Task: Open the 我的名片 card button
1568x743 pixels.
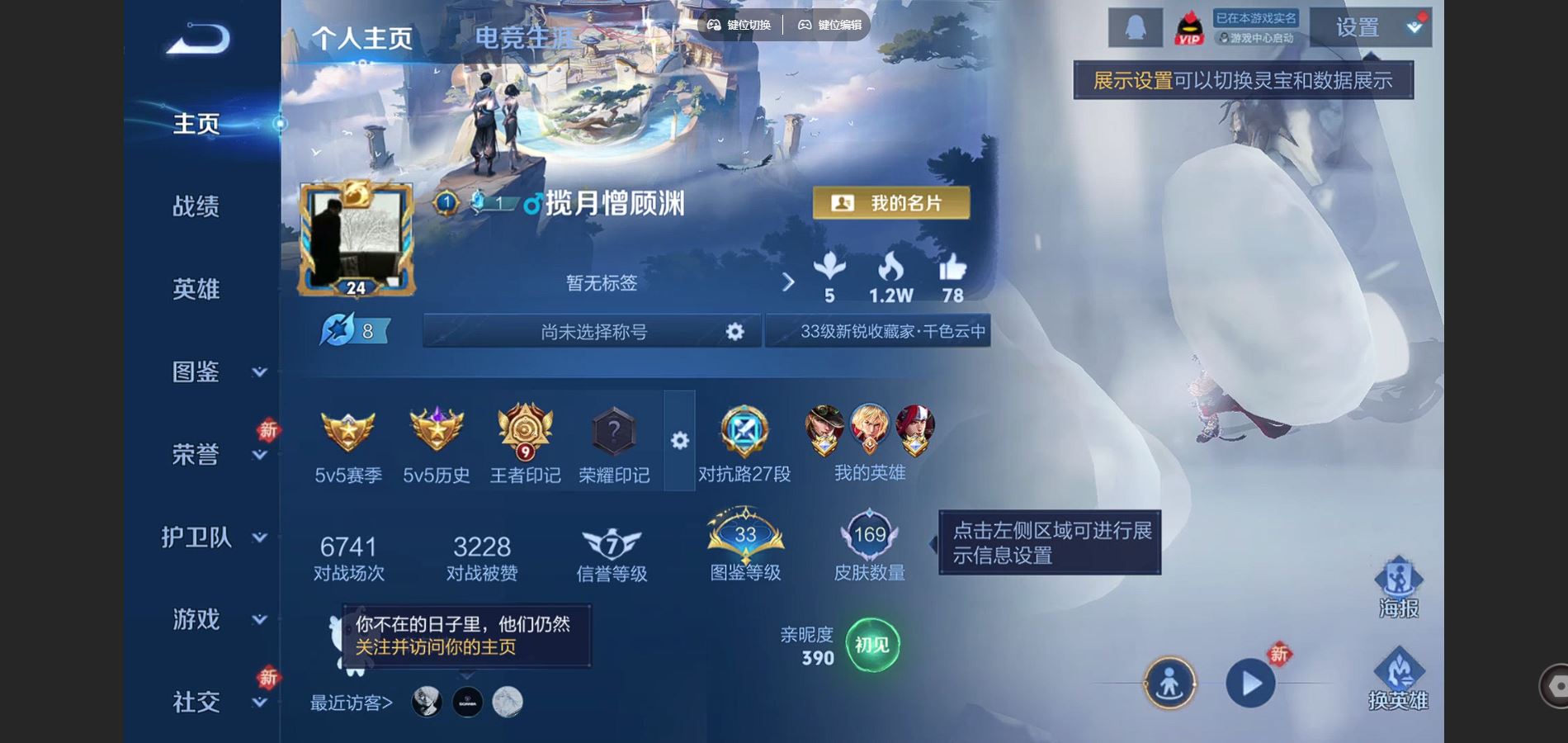Action: tap(890, 203)
